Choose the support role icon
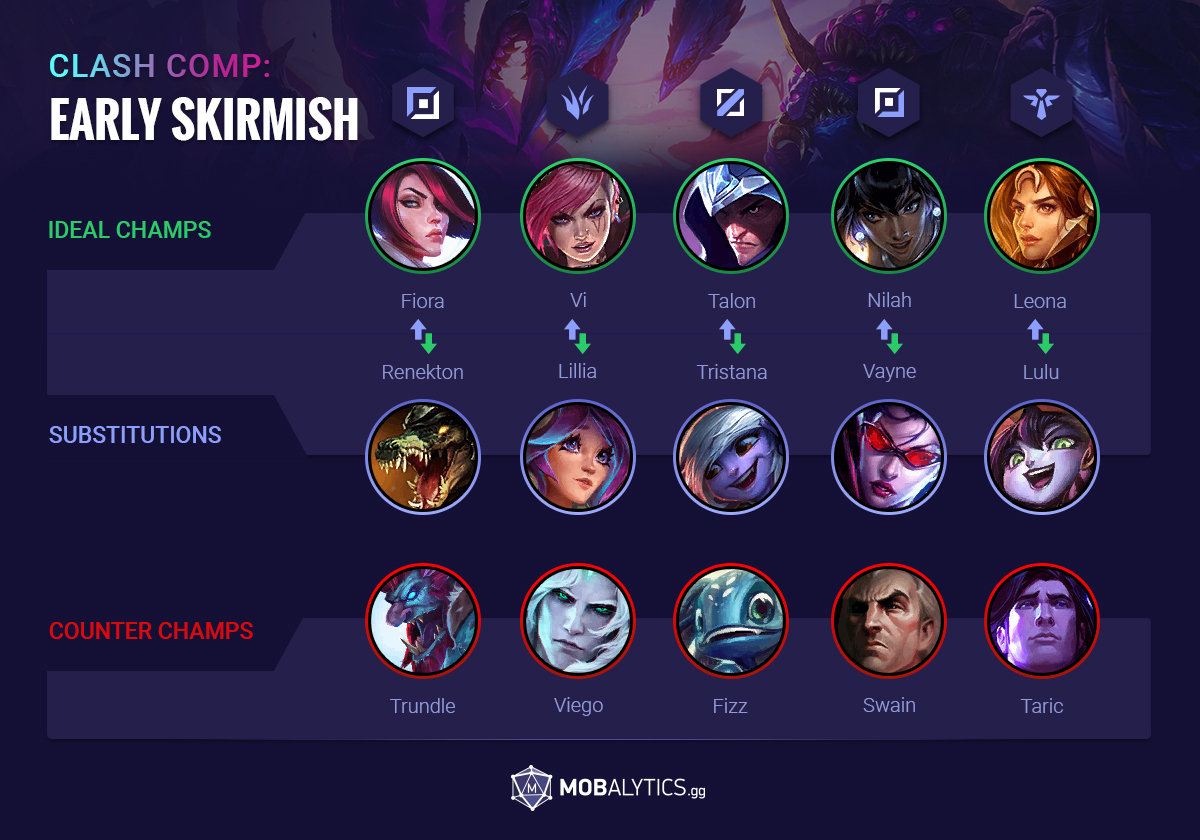 [x=1041, y=102]
